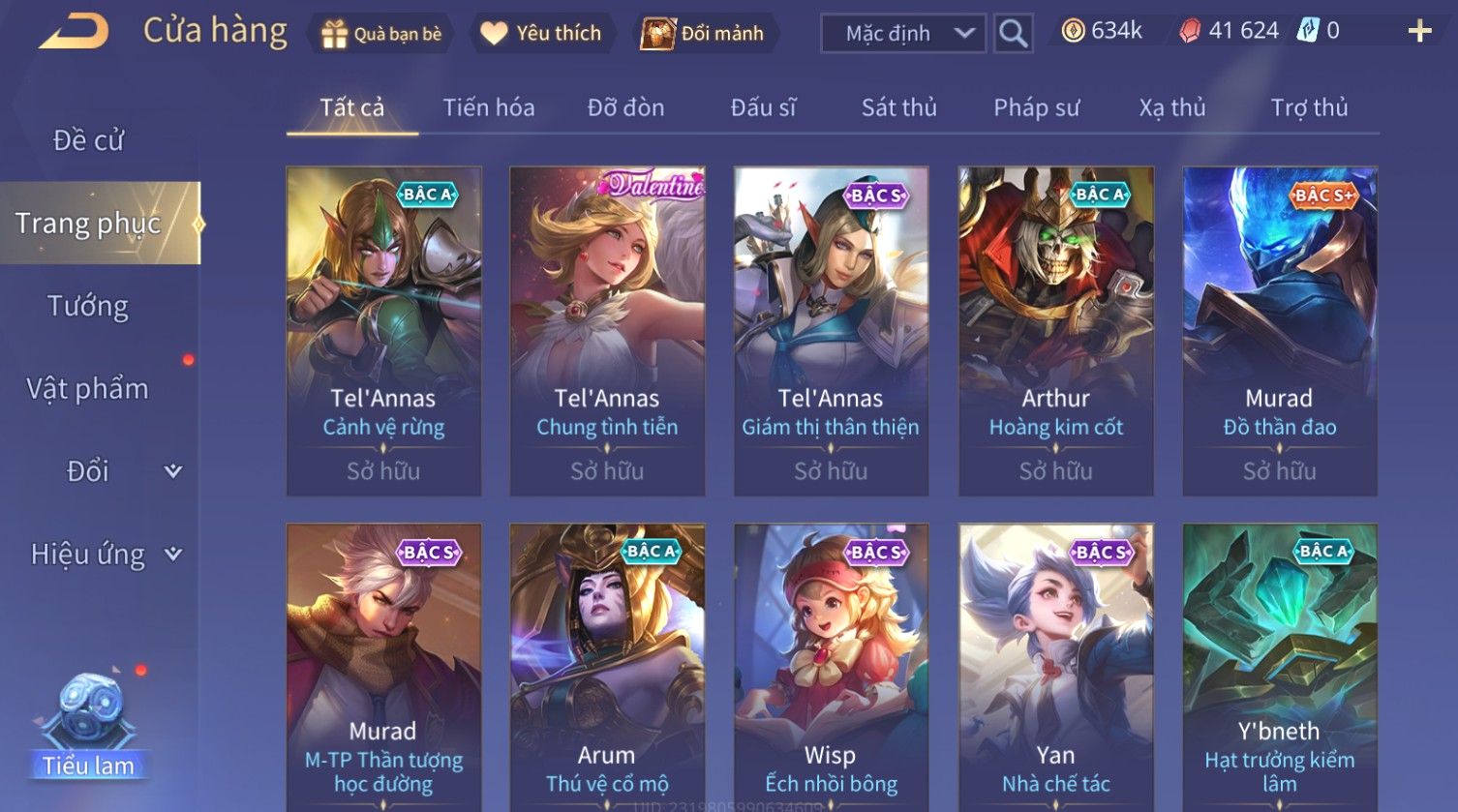1458x812 pixels.
Task: Go back using the arrow button
Action: tap(74, 32)
